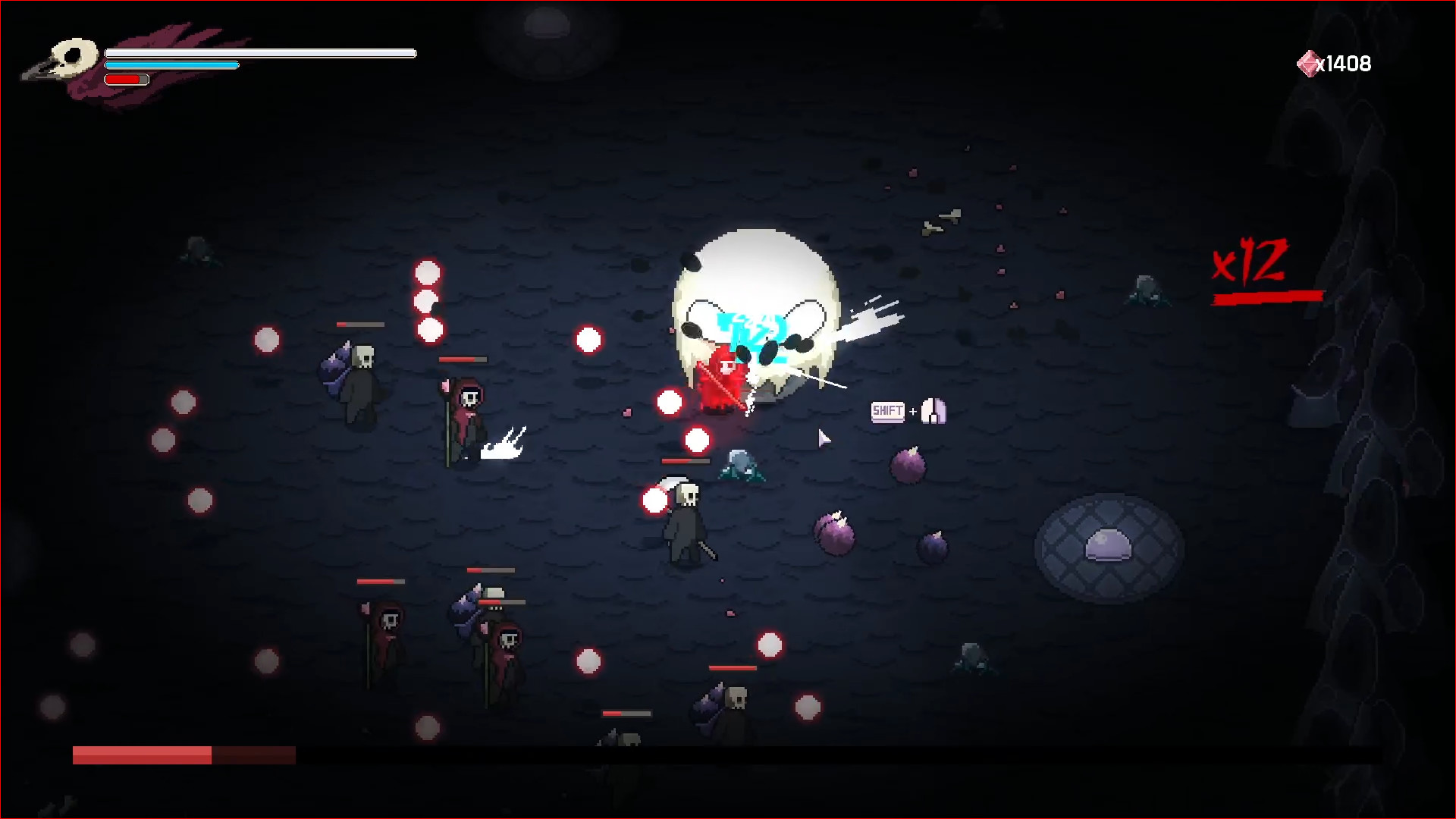1456x819 pixels.
Task: Click the SHIFT key prompt icon
Action: click(887, 411)
